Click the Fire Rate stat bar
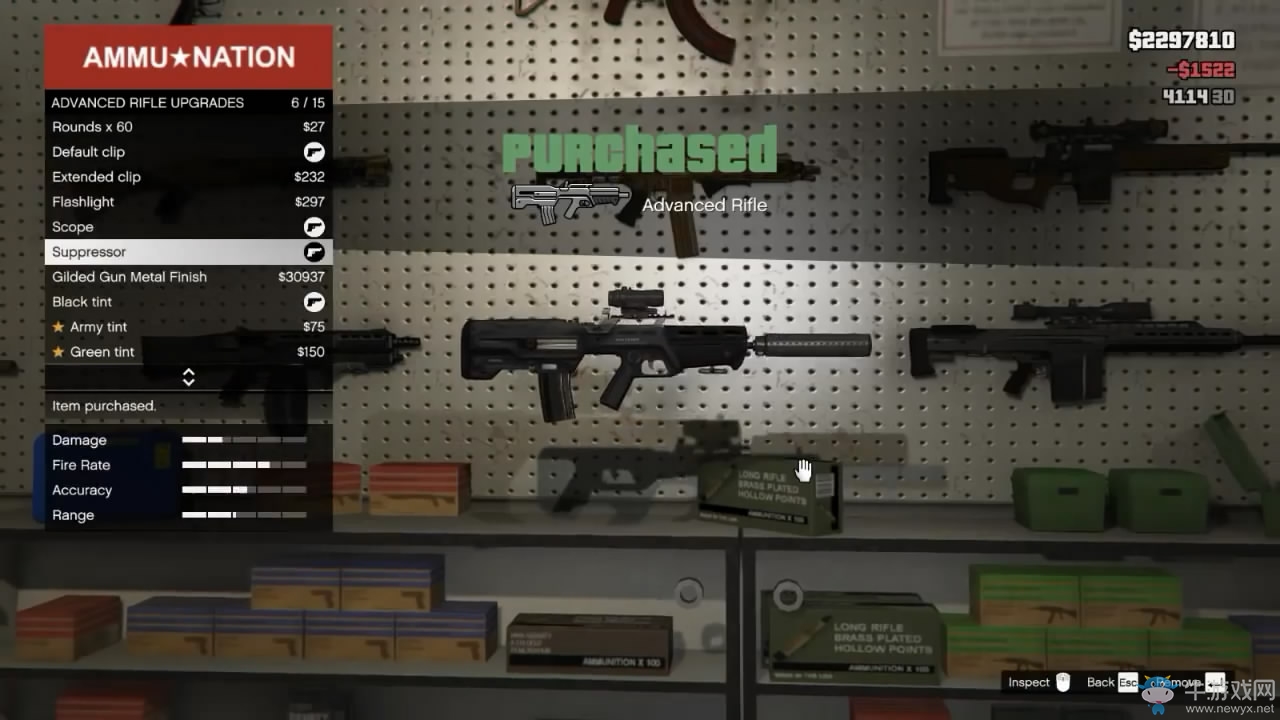This screenshot has height=720, width=1280. [242, 465]
